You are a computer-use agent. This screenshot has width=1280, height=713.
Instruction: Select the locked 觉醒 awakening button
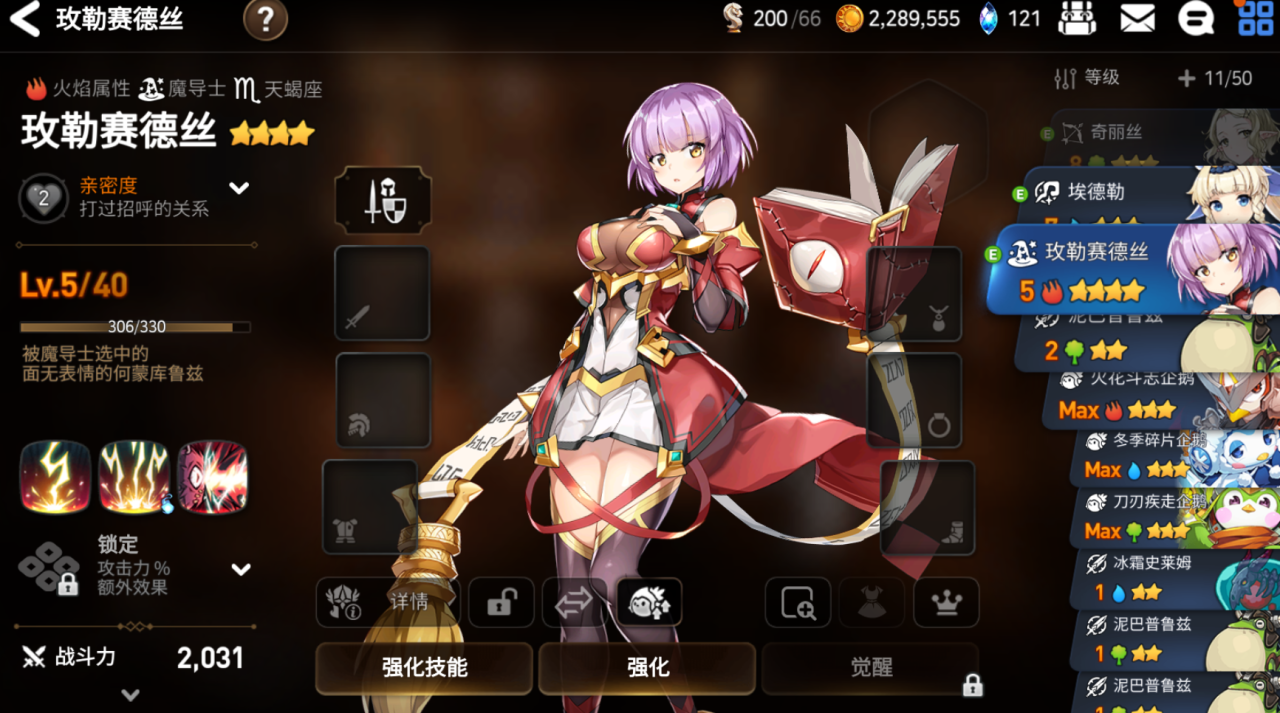[871, 667]
